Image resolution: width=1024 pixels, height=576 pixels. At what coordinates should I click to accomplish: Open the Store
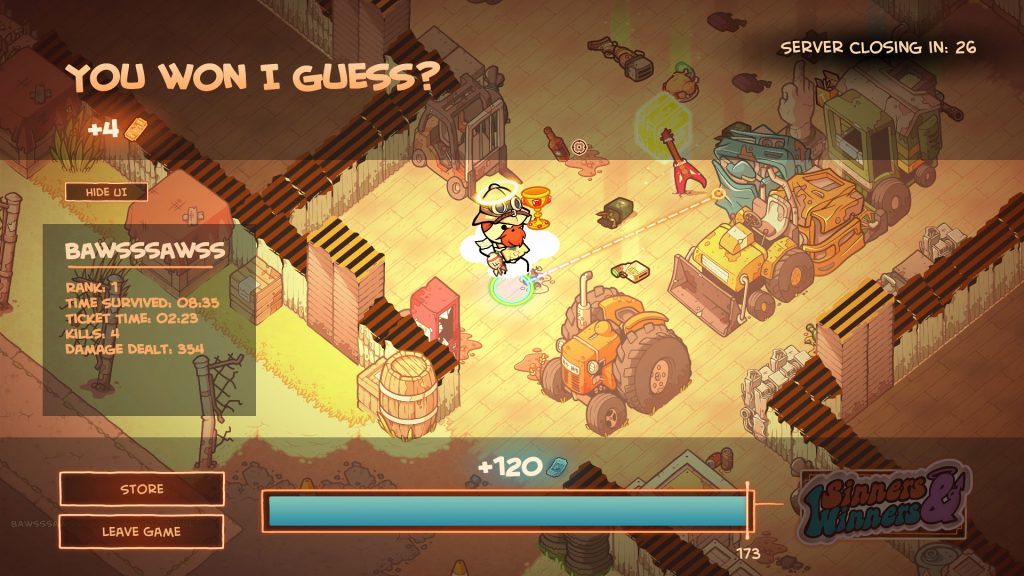[142, 489]
